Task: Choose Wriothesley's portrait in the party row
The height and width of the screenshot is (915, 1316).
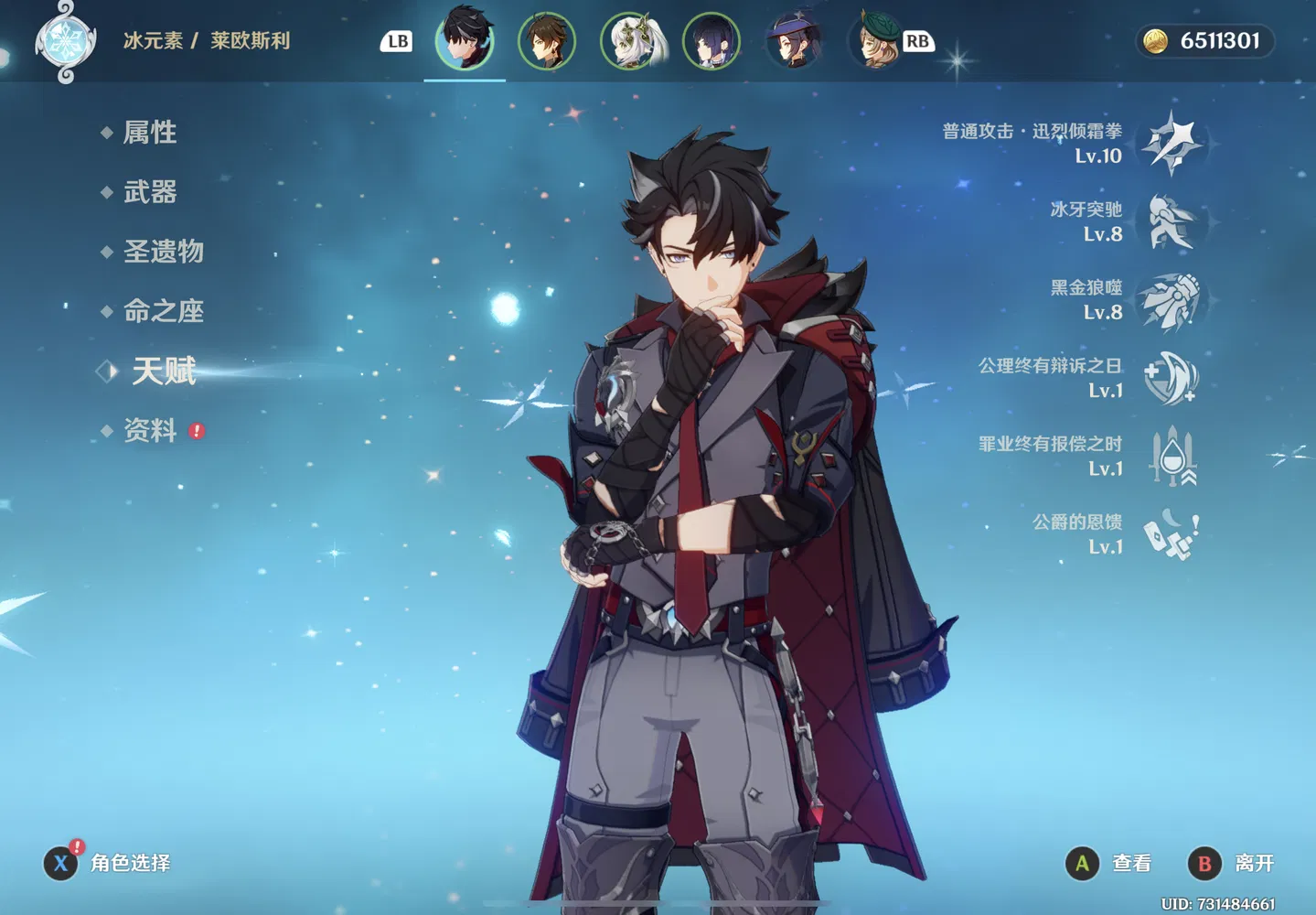Action: 465,40
